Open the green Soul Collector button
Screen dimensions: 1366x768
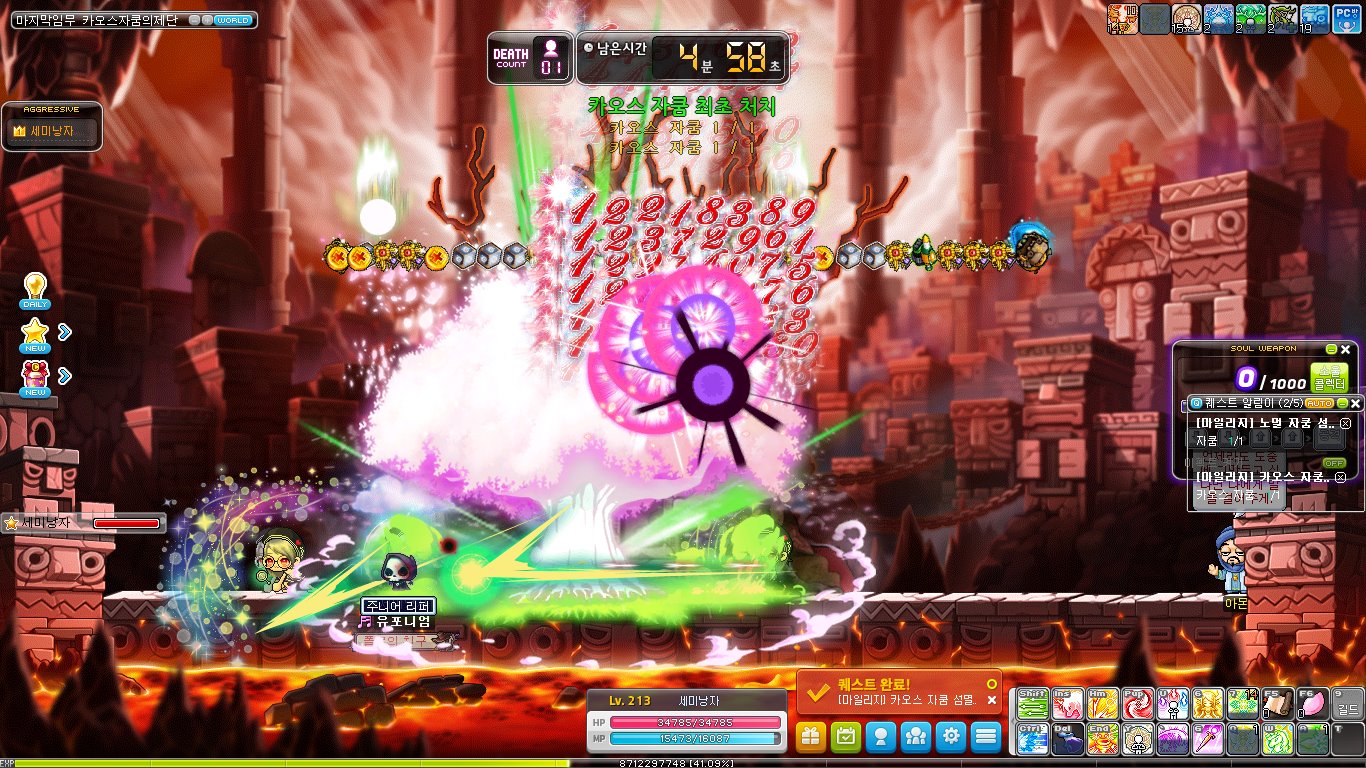pyautogui.click(x=1329, y=378)
